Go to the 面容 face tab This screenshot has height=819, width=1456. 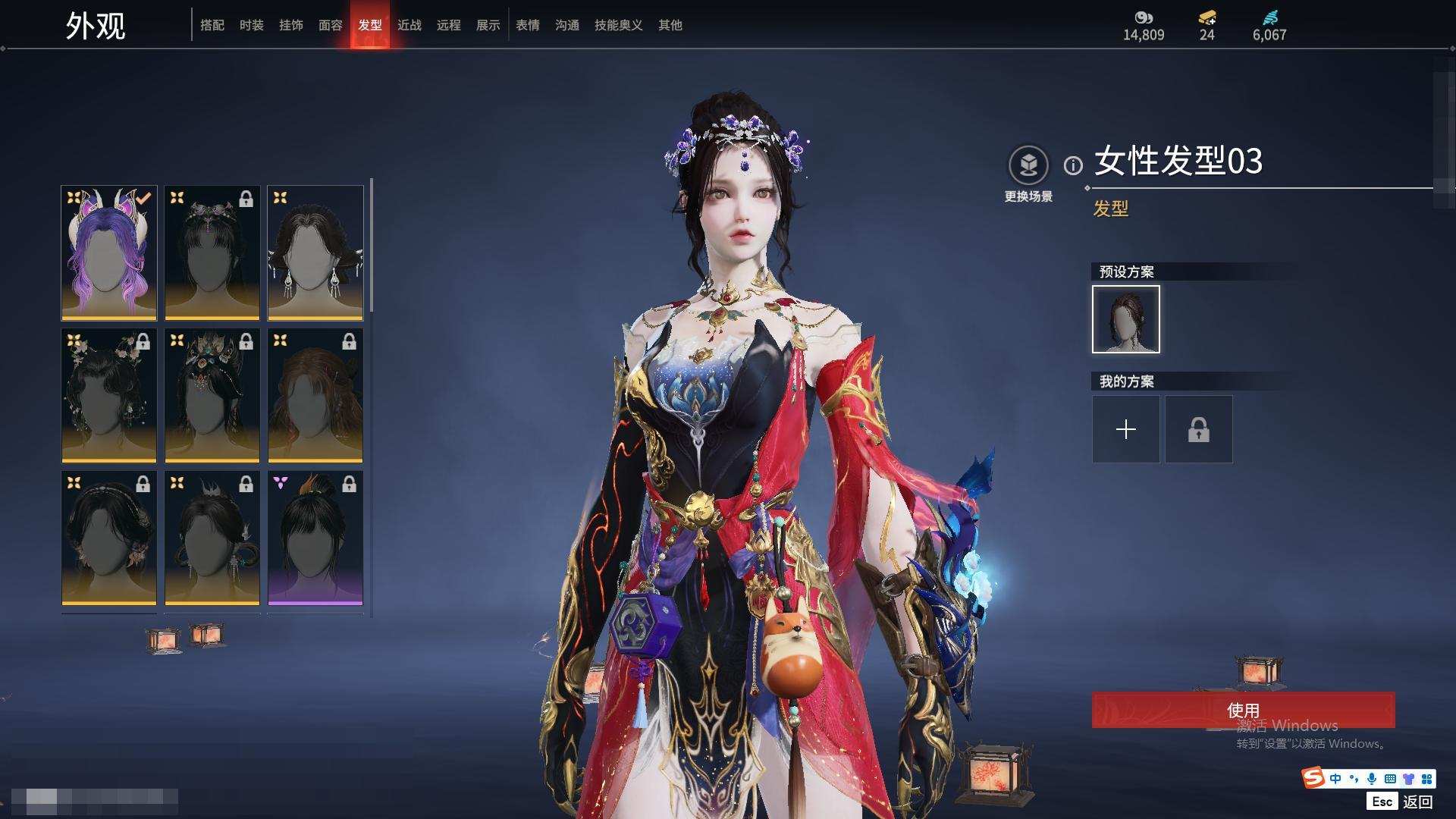click(331, 25)
